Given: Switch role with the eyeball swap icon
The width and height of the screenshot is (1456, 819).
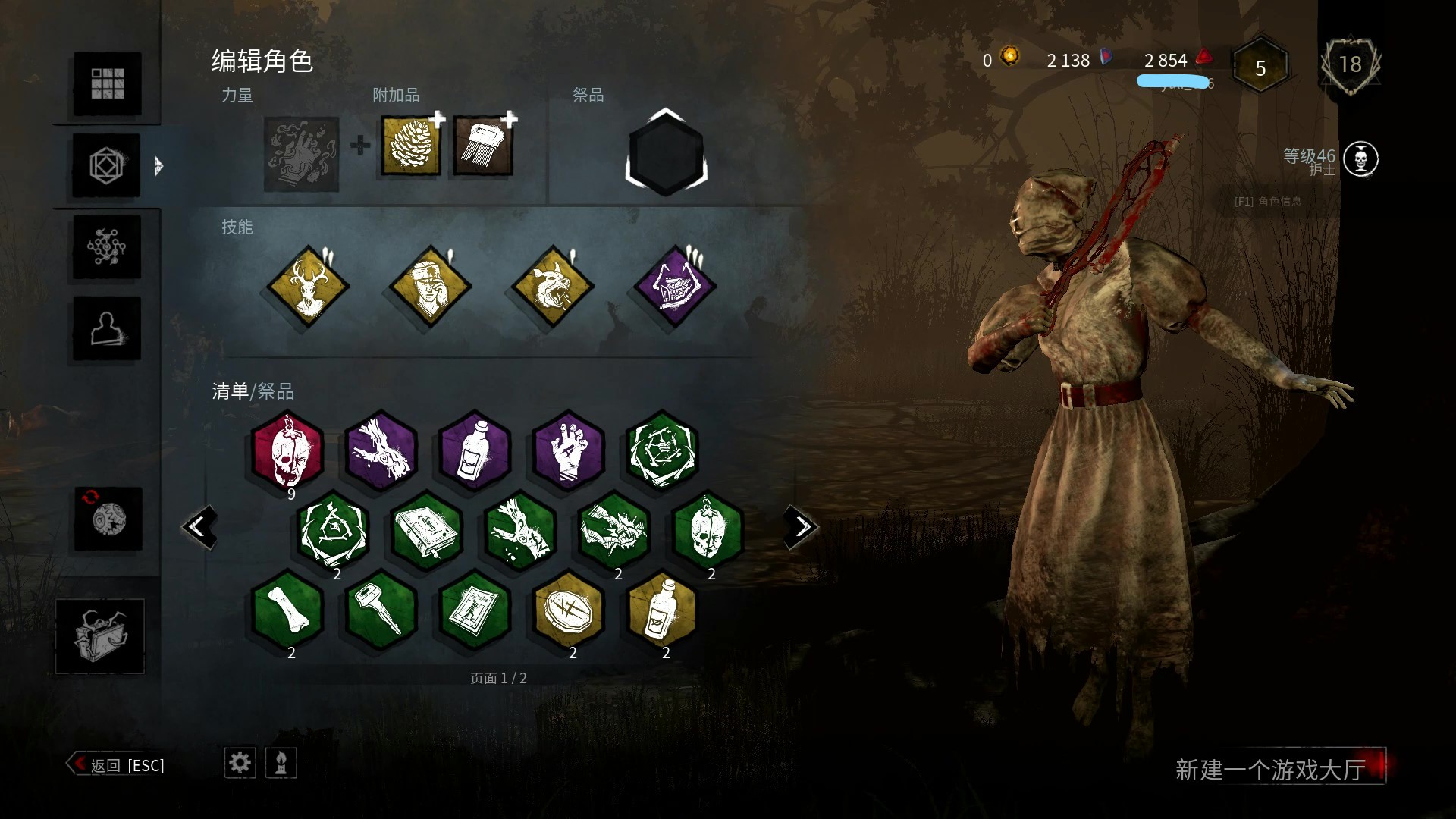Looking at the screenshot, I should 108,519.
